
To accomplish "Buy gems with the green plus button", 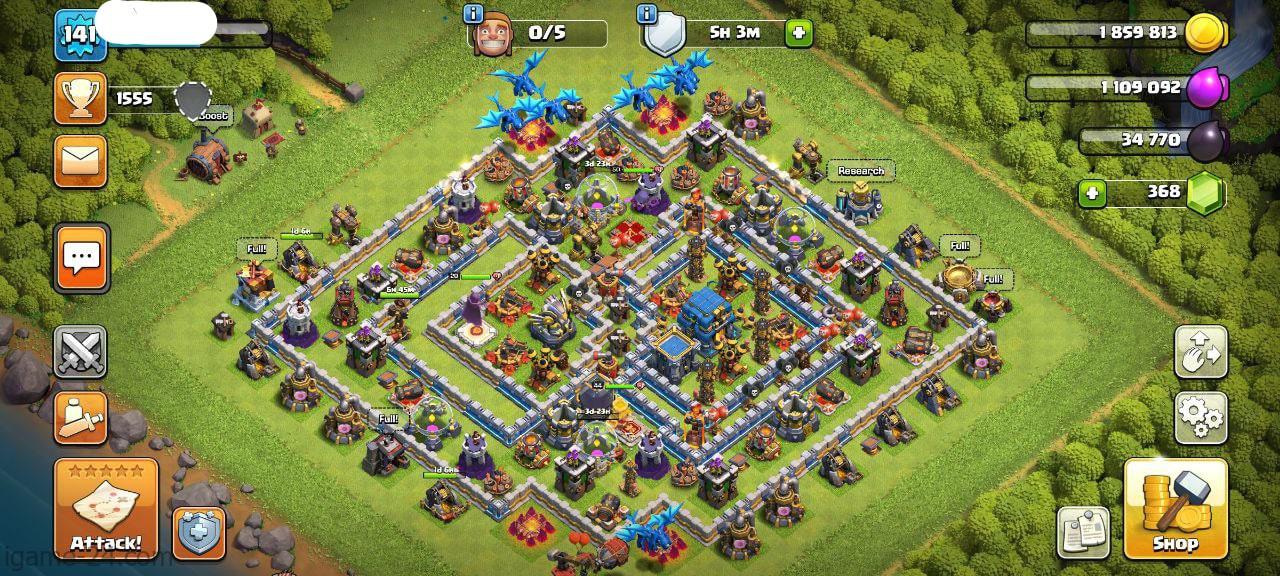I will pos(1092,192).
